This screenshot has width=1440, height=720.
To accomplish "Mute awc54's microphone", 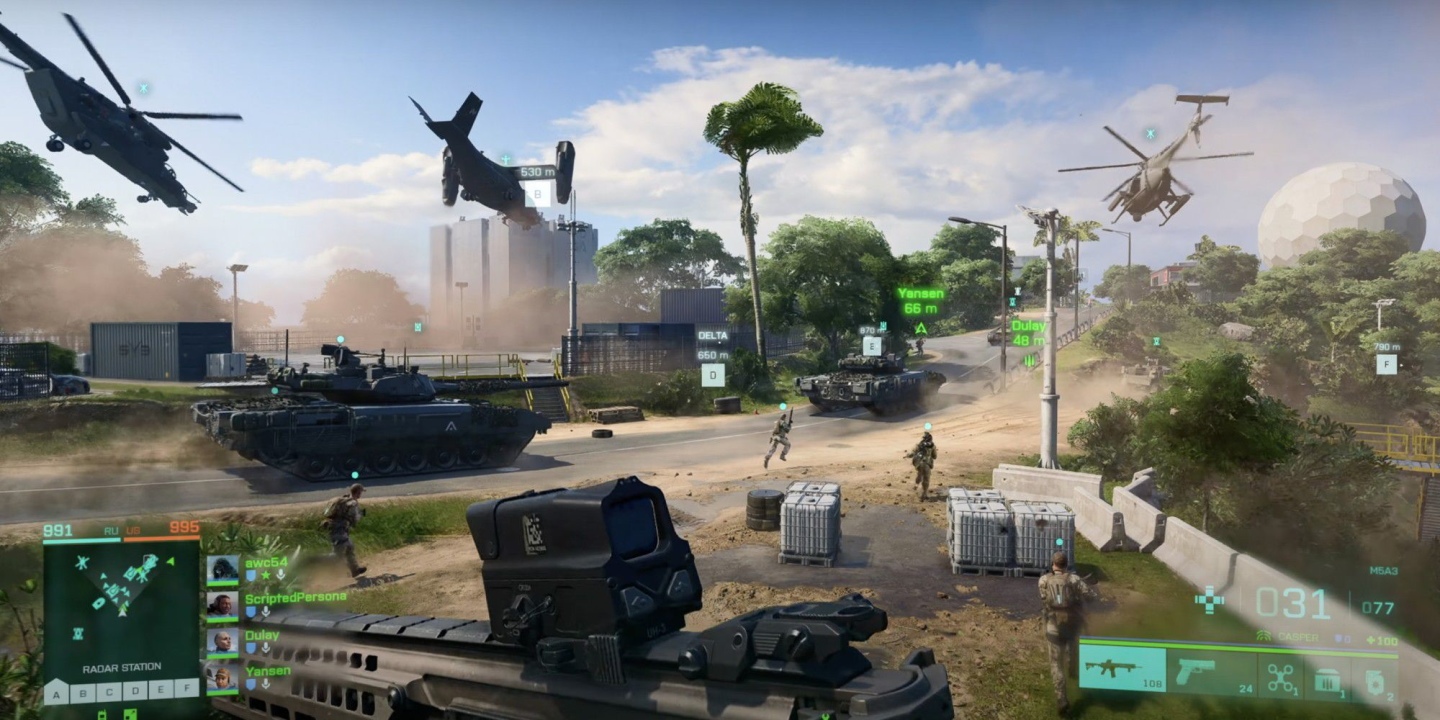I will 281,575.
